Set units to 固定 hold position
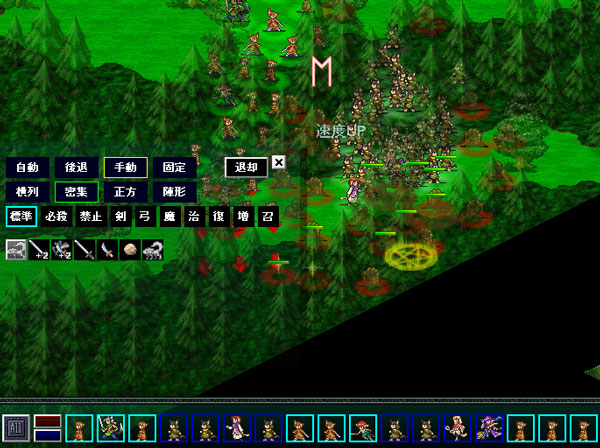 [x=174, y=167]
